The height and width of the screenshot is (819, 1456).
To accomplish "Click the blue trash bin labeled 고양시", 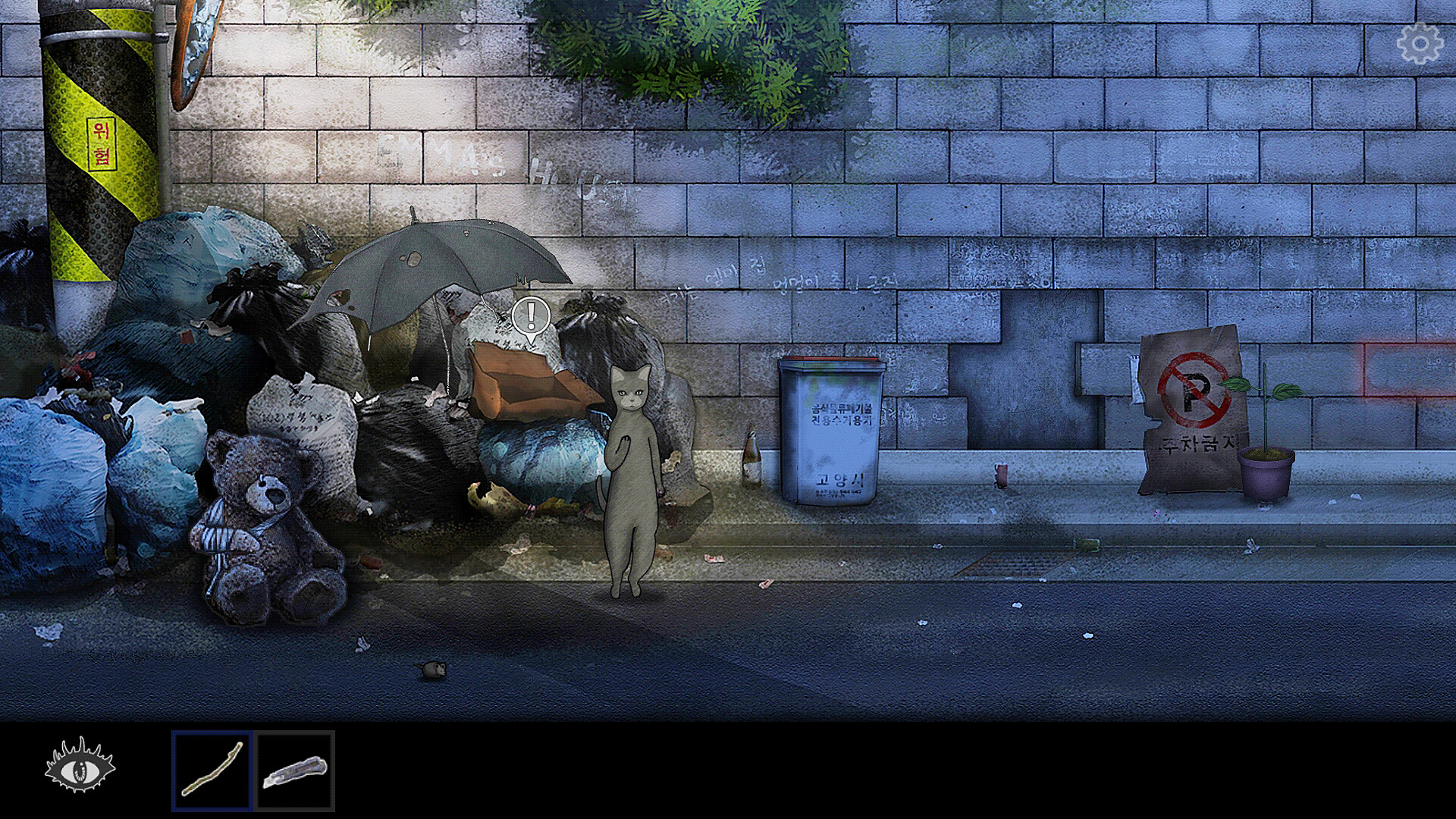I will (x=832, y=432).
